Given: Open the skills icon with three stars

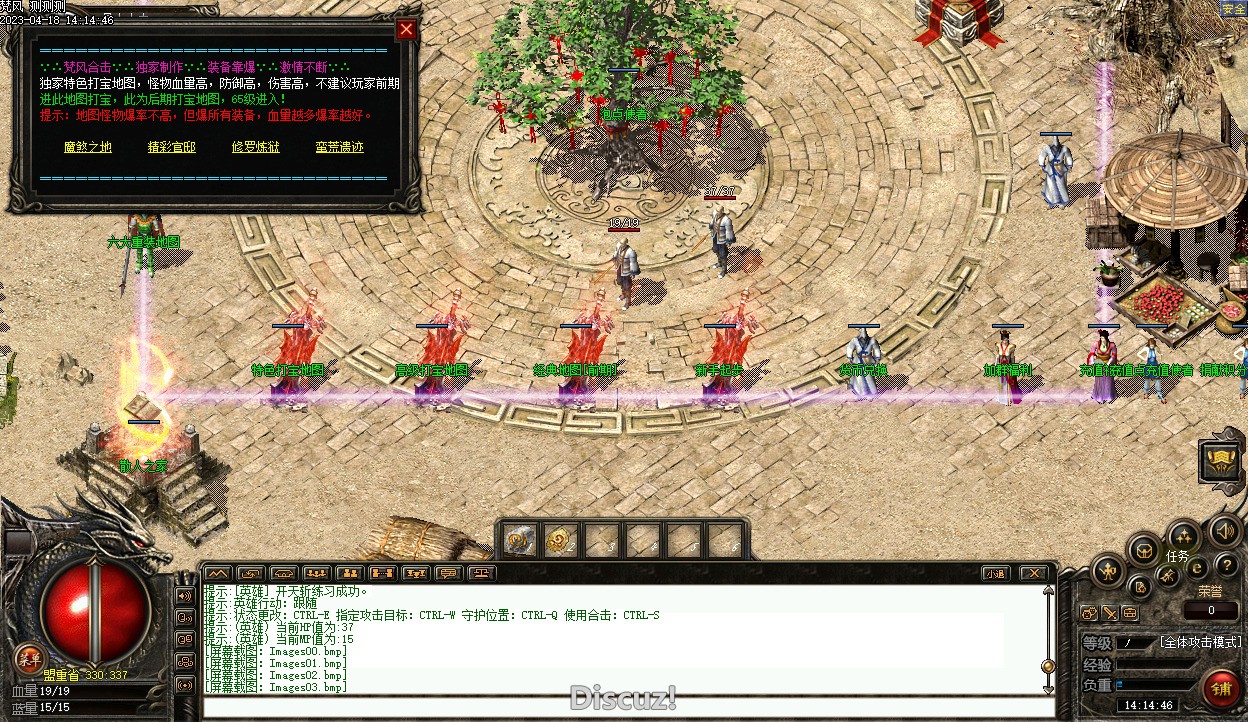Looking at the screenshot, I should point(1184,534).
